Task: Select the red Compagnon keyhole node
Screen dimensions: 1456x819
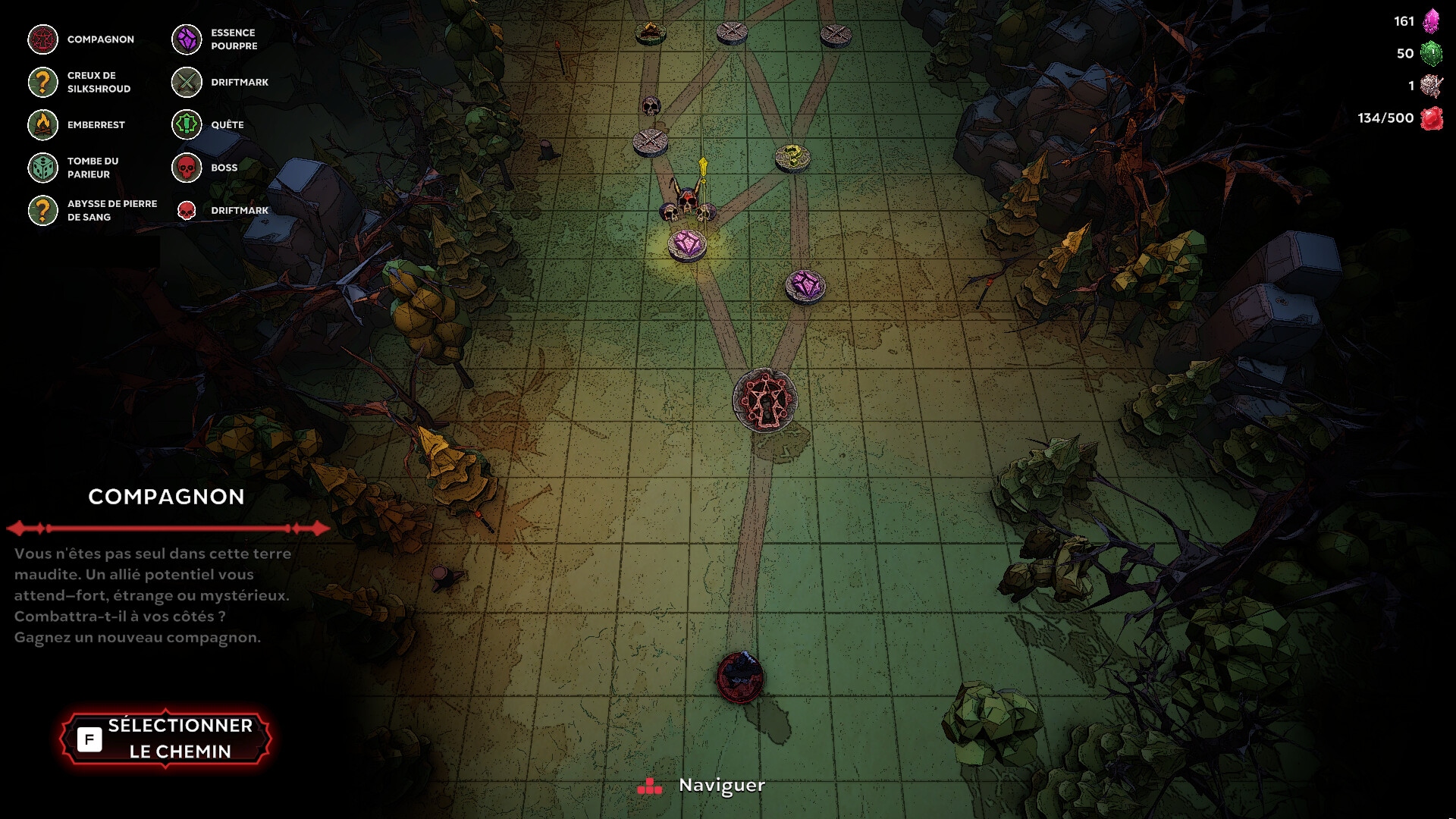Action: tap(764, 400)
